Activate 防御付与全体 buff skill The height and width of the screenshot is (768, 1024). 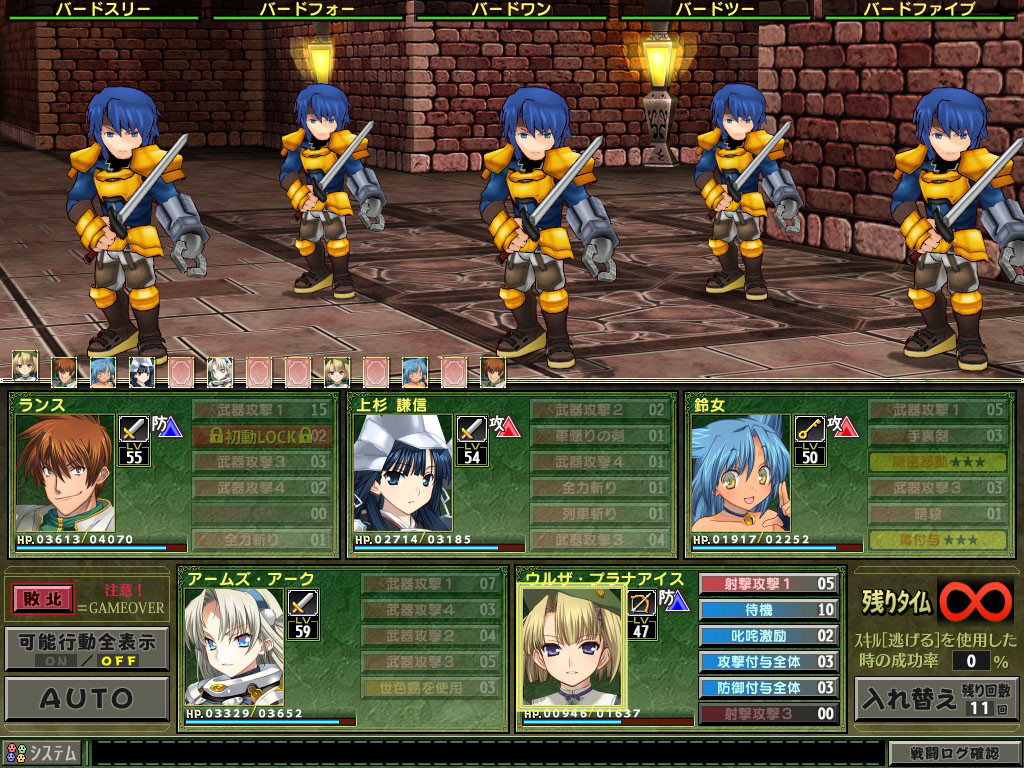[768, 687]
